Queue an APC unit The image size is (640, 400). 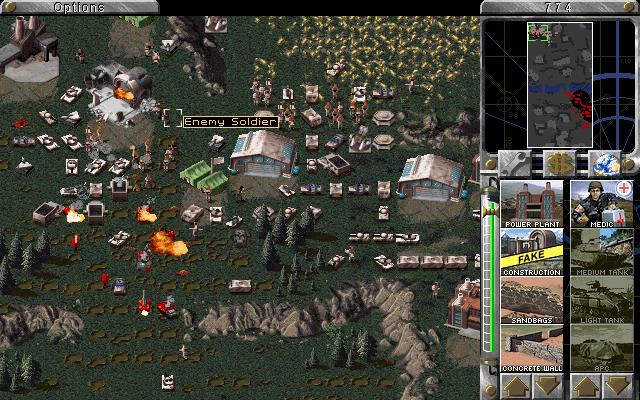pos(603,348)
